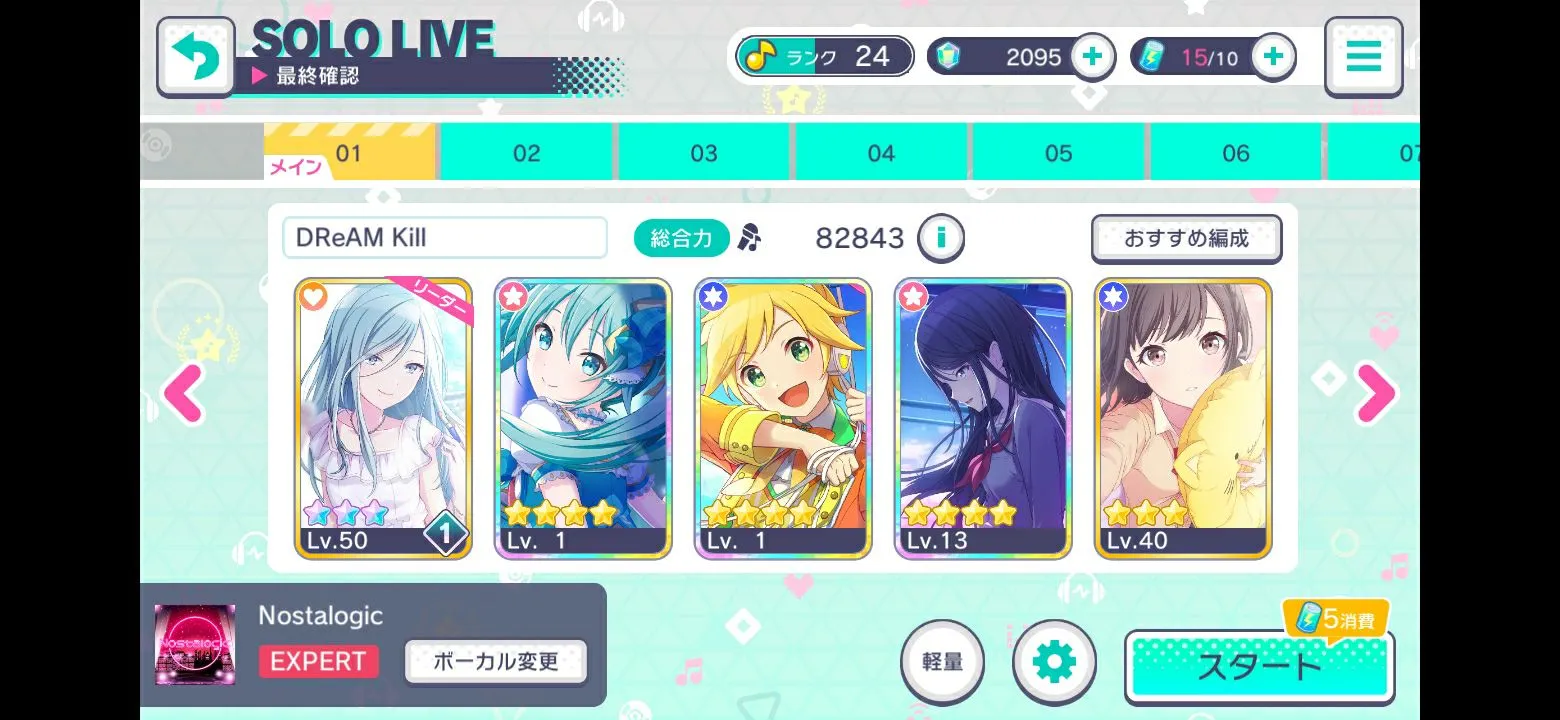Start the live with スタート button
This screenshot has width=1560, height=720.
click(x=1259, y=667)
